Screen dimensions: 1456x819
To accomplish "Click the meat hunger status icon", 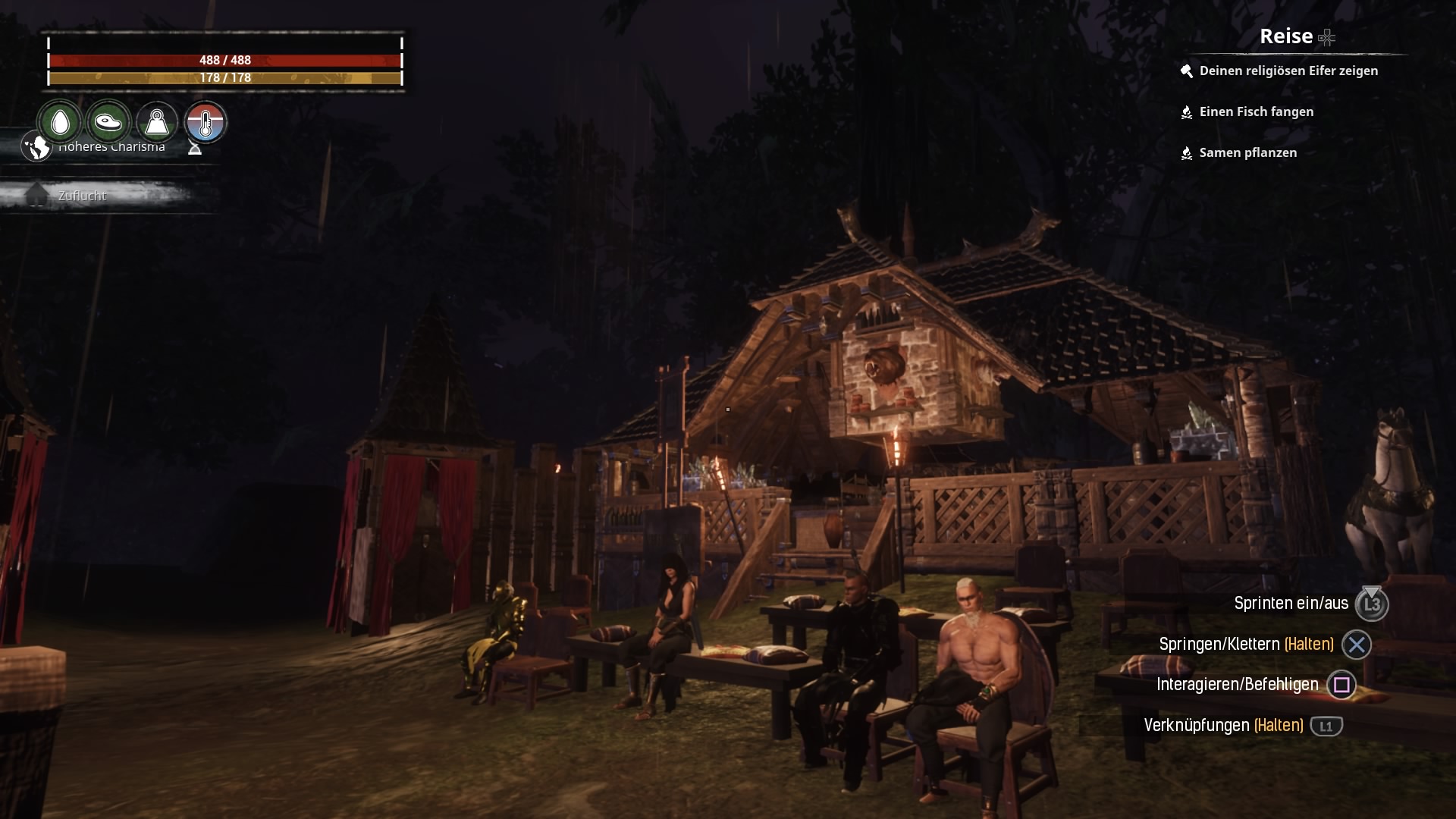I will tap(108, 122).
